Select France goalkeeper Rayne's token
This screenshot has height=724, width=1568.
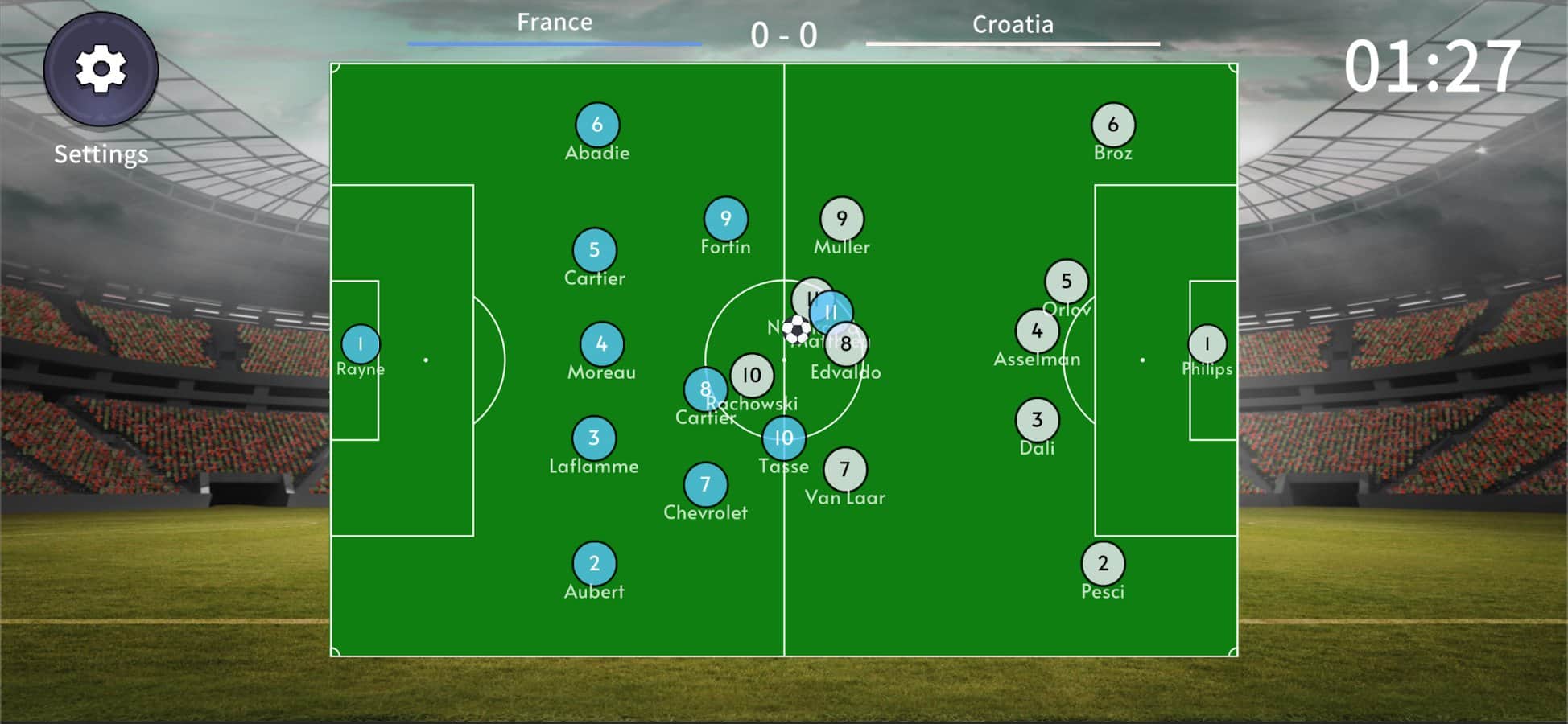[361, 343]
